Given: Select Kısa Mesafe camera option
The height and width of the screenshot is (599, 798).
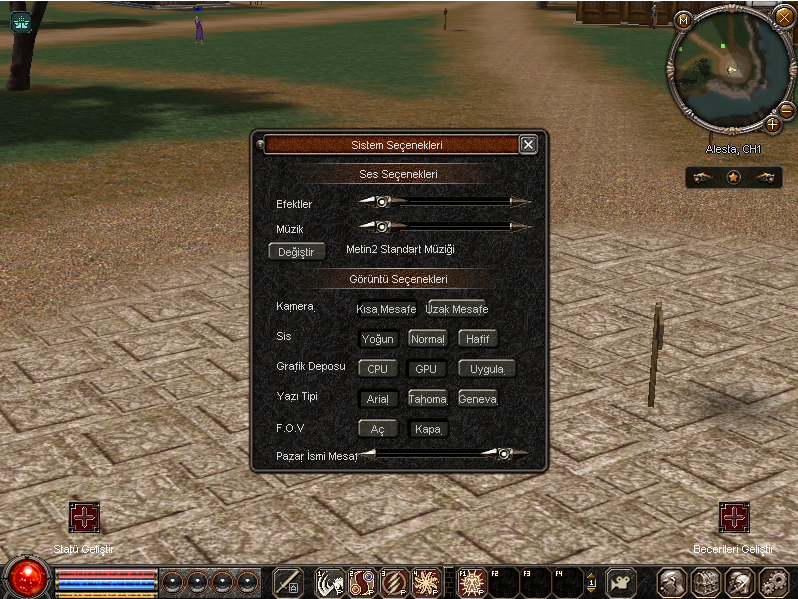Looking at the screenshot, I should click(386, 309).
